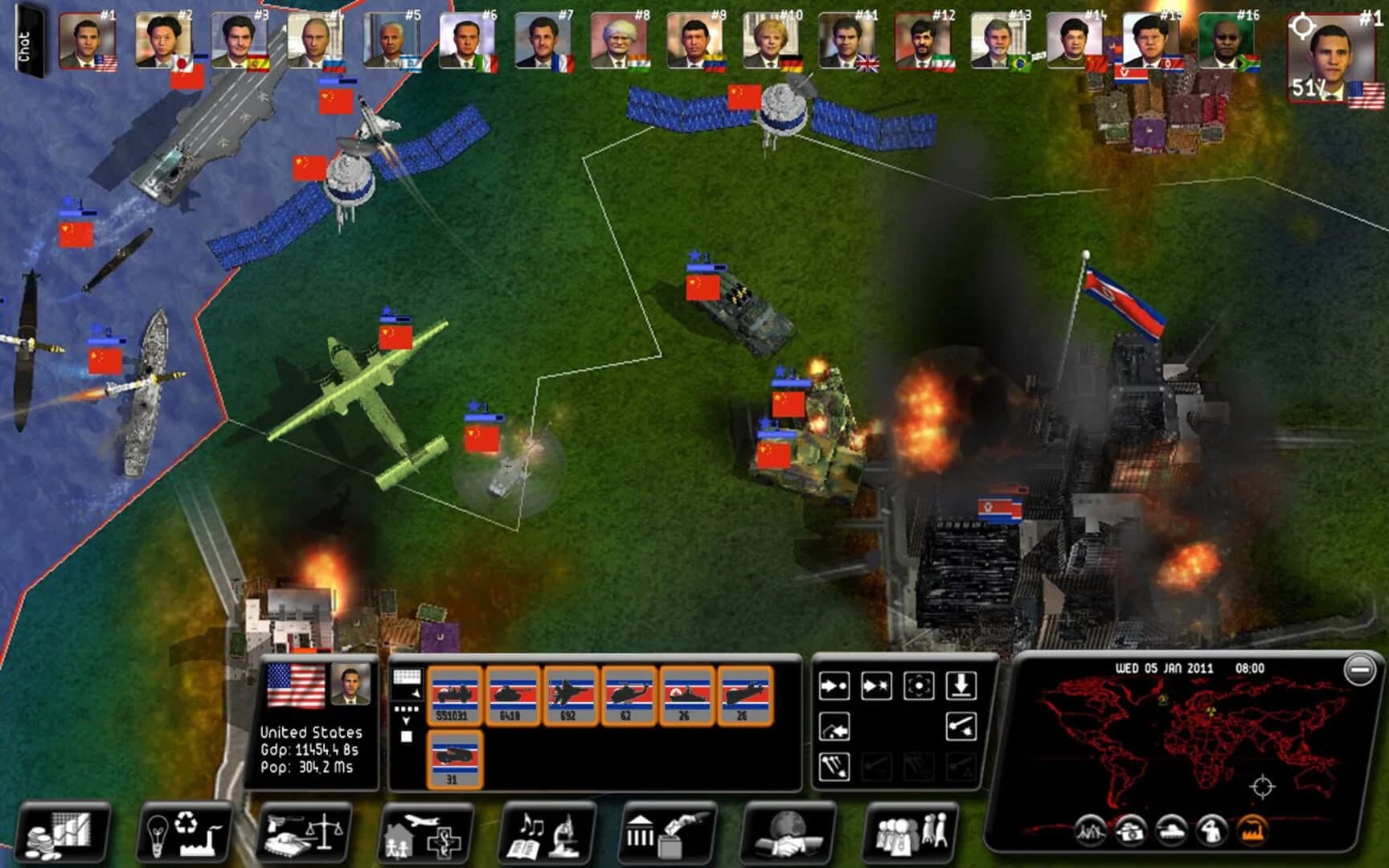Viewport: 1389px width, 868px height.
Task: Enable the defensive hold position stance
Action: 918,687
